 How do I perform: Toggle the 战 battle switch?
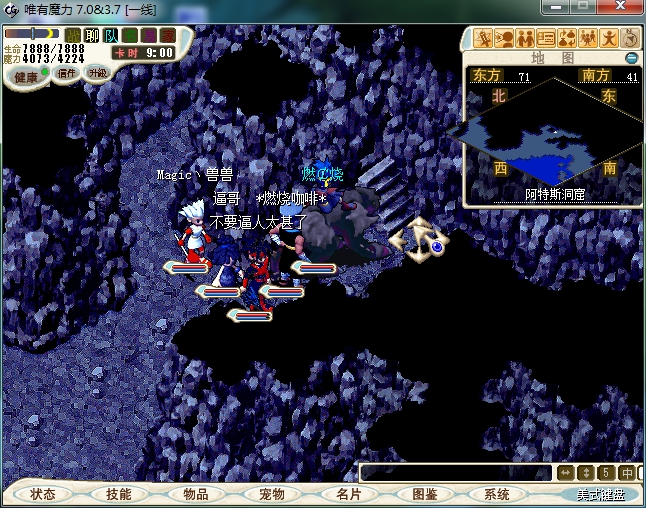pos(73,36)
